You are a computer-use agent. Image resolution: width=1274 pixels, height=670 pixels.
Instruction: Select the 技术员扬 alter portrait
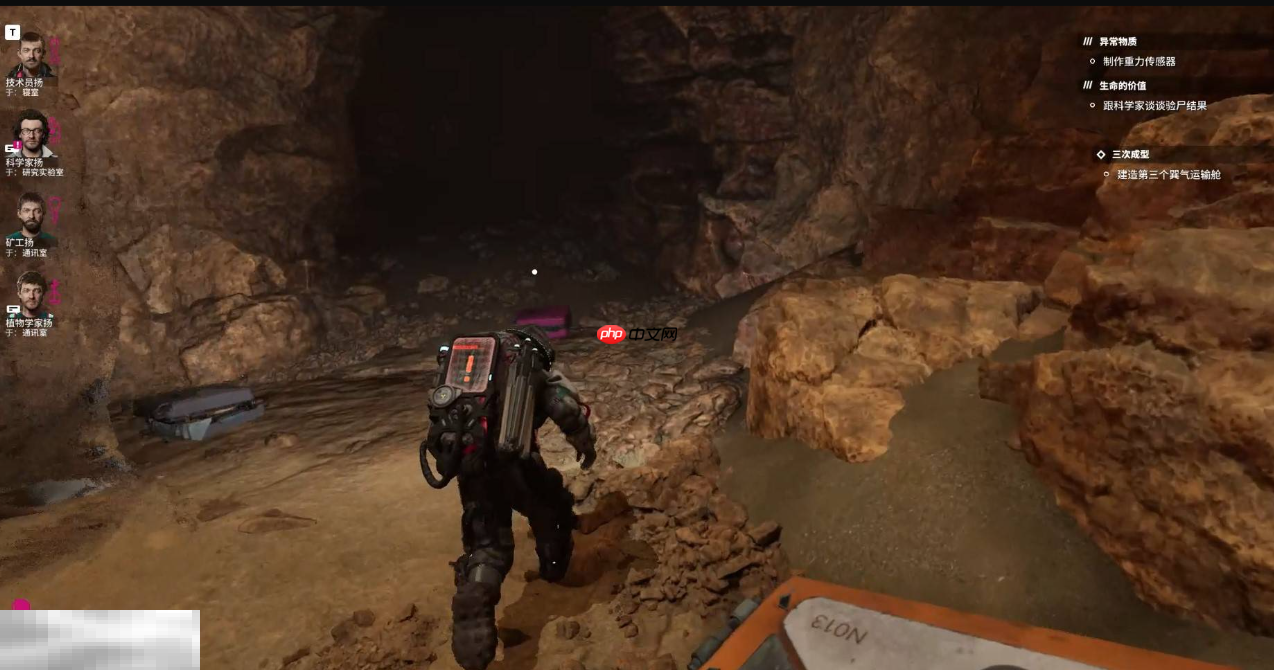click(x=30, y=55)
